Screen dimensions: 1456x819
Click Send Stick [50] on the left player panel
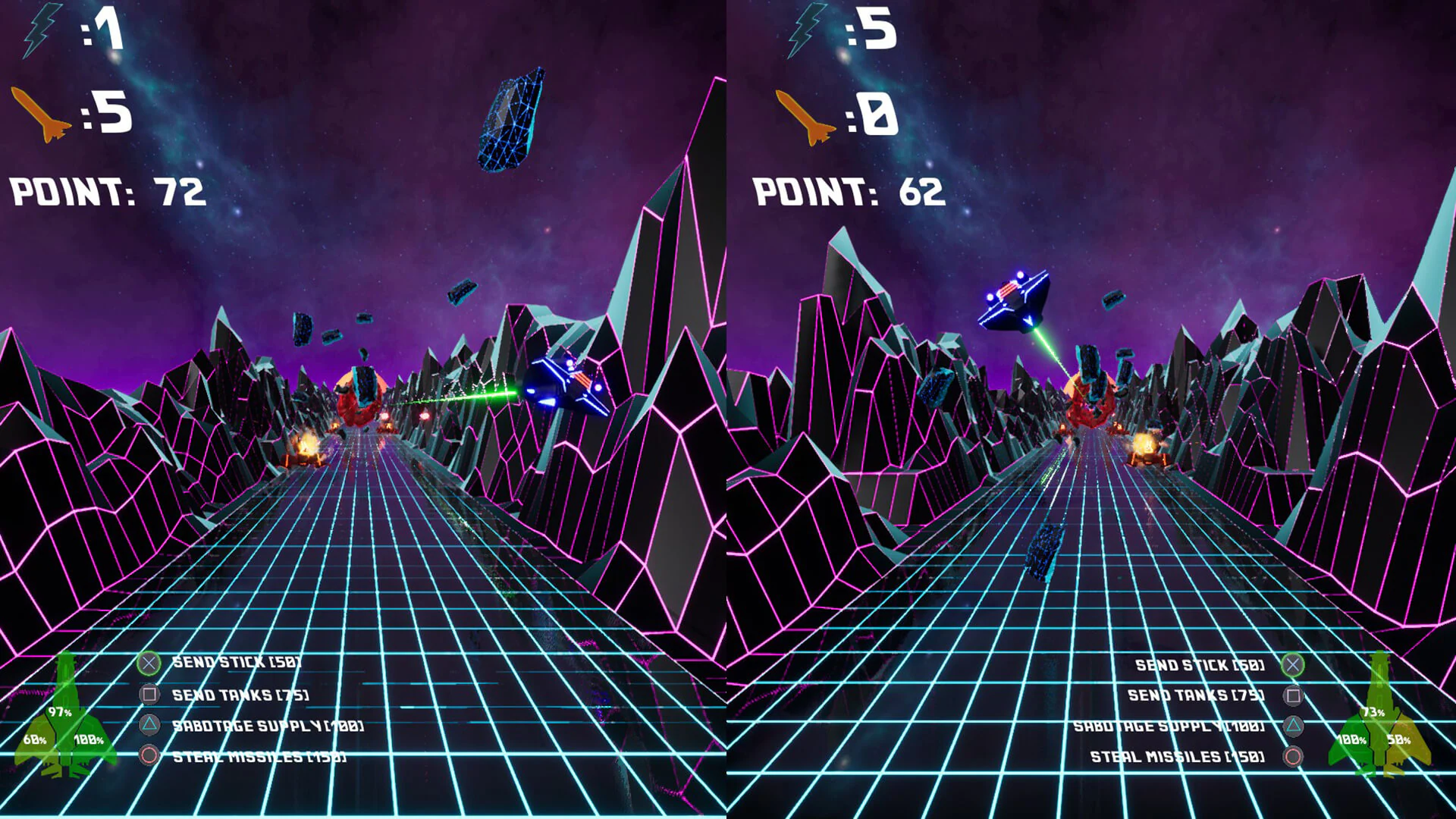coord(235,661)
